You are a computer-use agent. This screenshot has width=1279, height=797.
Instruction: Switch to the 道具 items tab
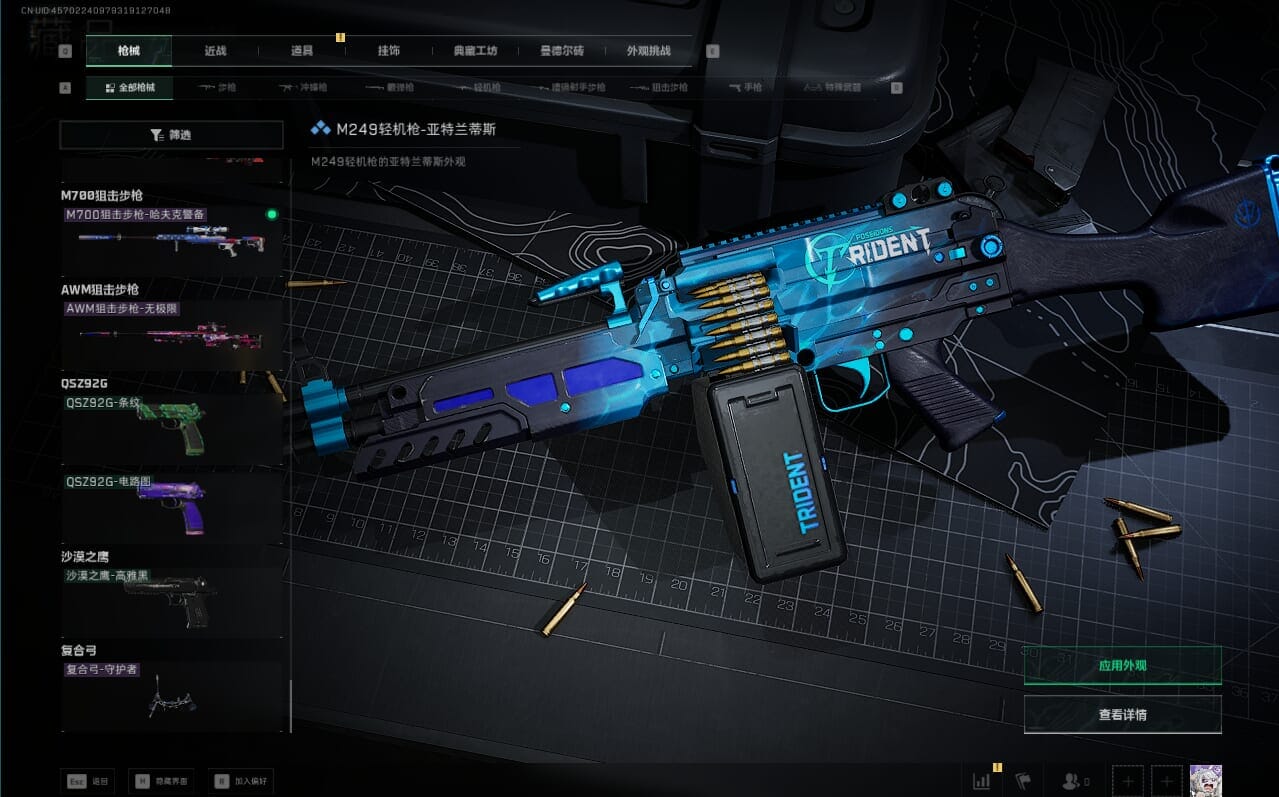[x=302, y=51]
